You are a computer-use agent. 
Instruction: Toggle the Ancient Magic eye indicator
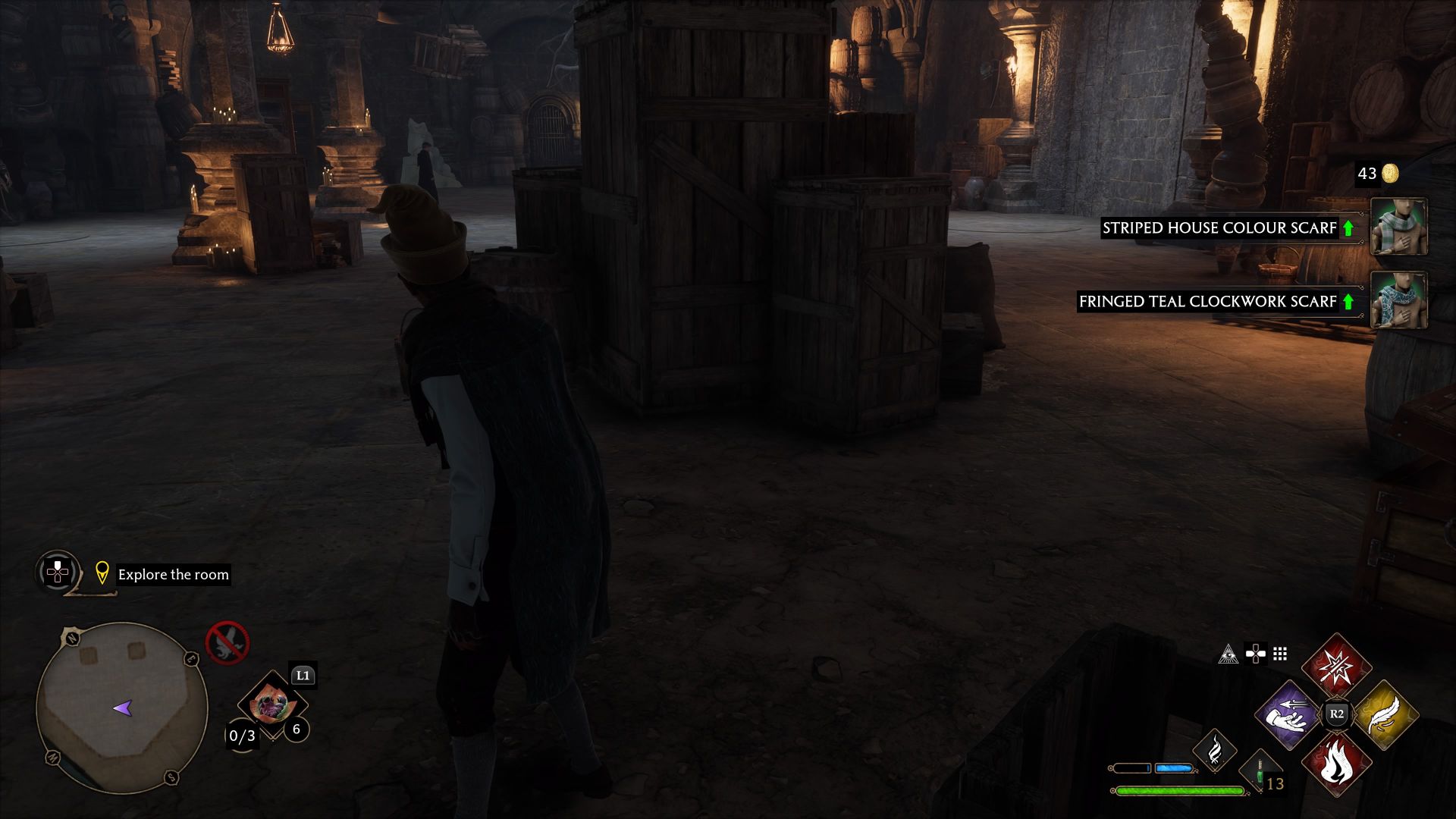coord(1229,652)
